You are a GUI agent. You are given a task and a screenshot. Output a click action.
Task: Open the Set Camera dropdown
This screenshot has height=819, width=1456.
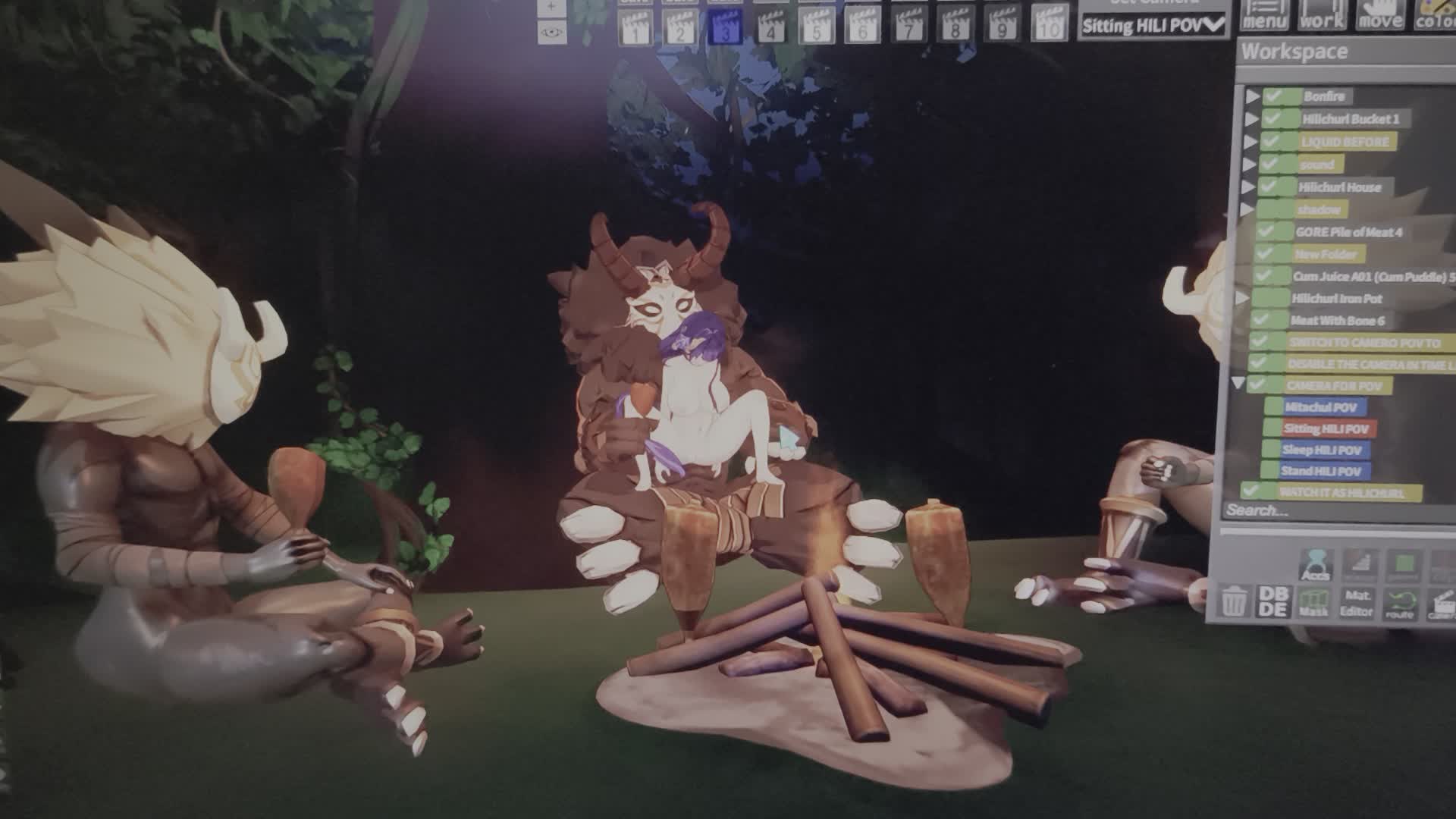(x=1152, y=25)
